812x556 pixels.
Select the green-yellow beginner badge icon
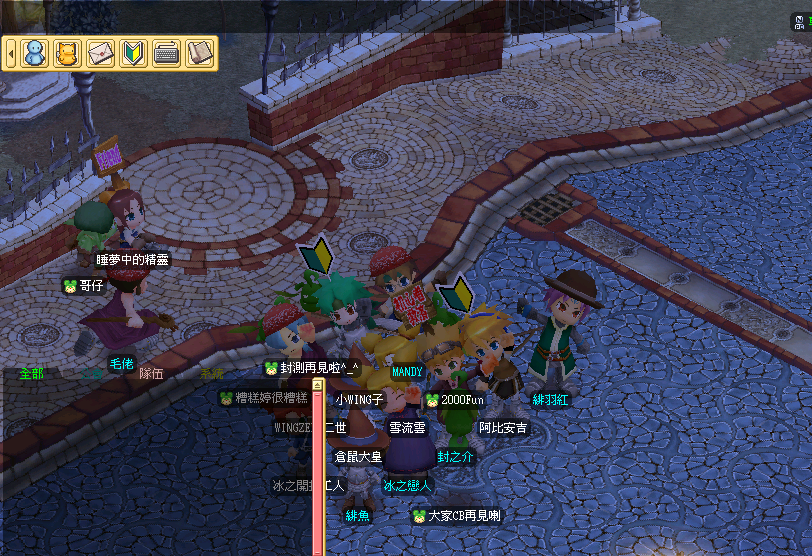point(133,53)
